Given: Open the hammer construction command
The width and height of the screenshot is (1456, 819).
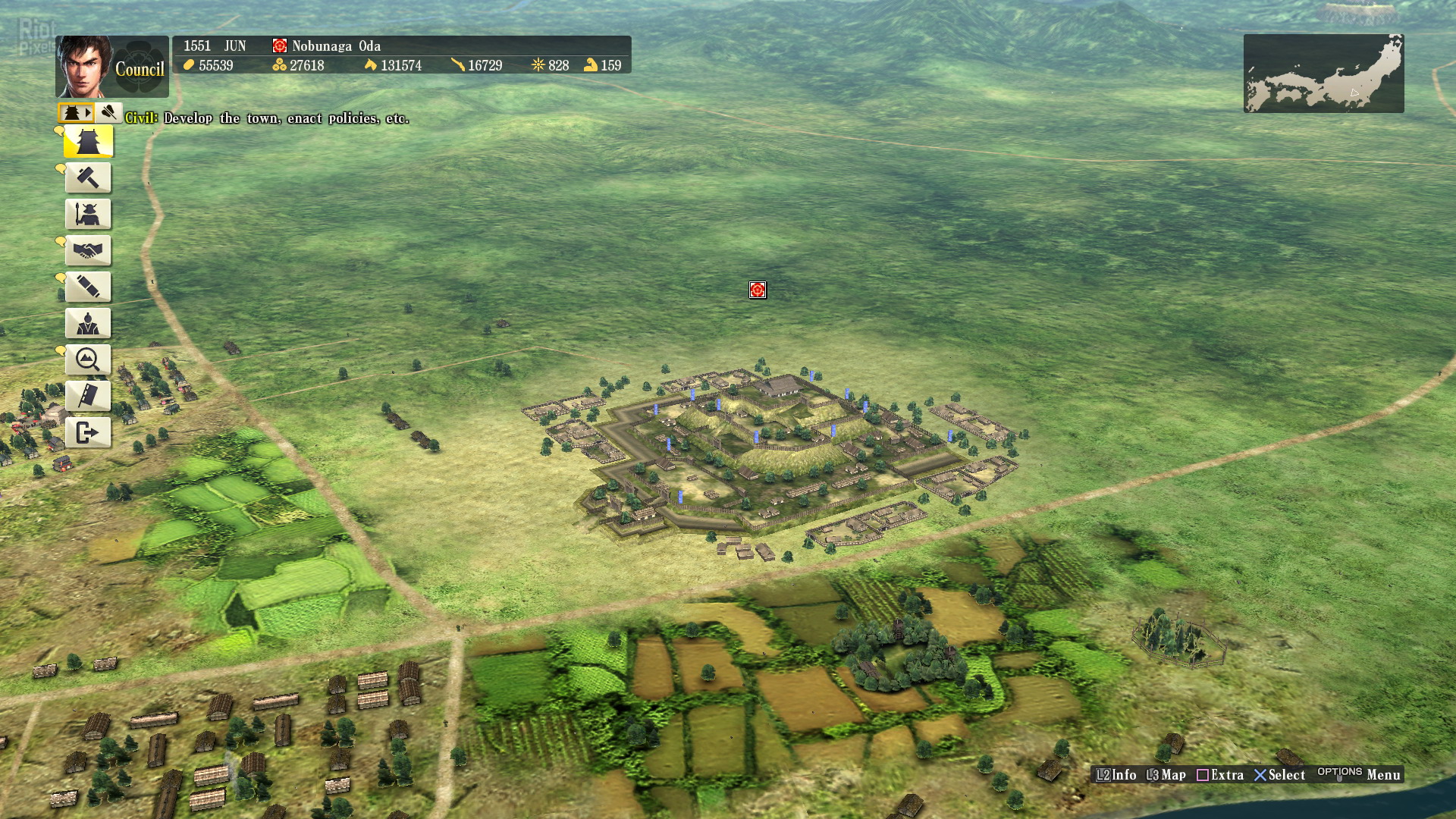Looking at the screenshot, I should (88, 177).
